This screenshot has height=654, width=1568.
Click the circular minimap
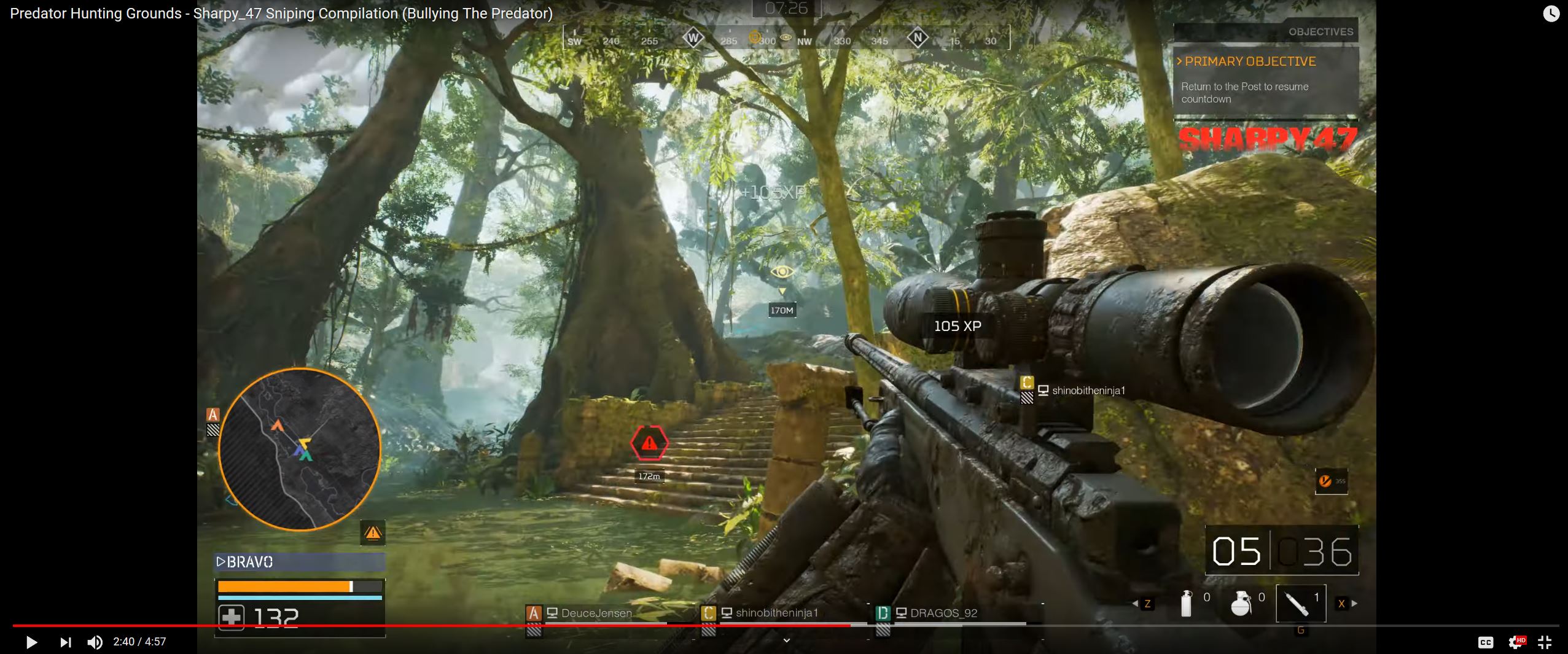[300, 449]
